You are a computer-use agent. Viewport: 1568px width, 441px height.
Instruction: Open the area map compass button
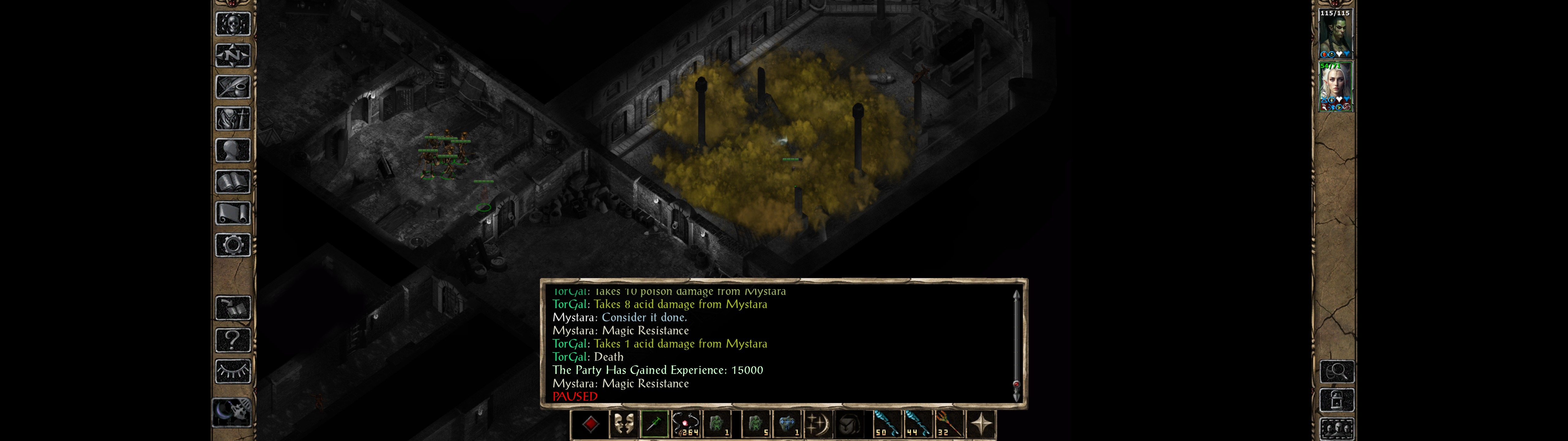(232, 55)
